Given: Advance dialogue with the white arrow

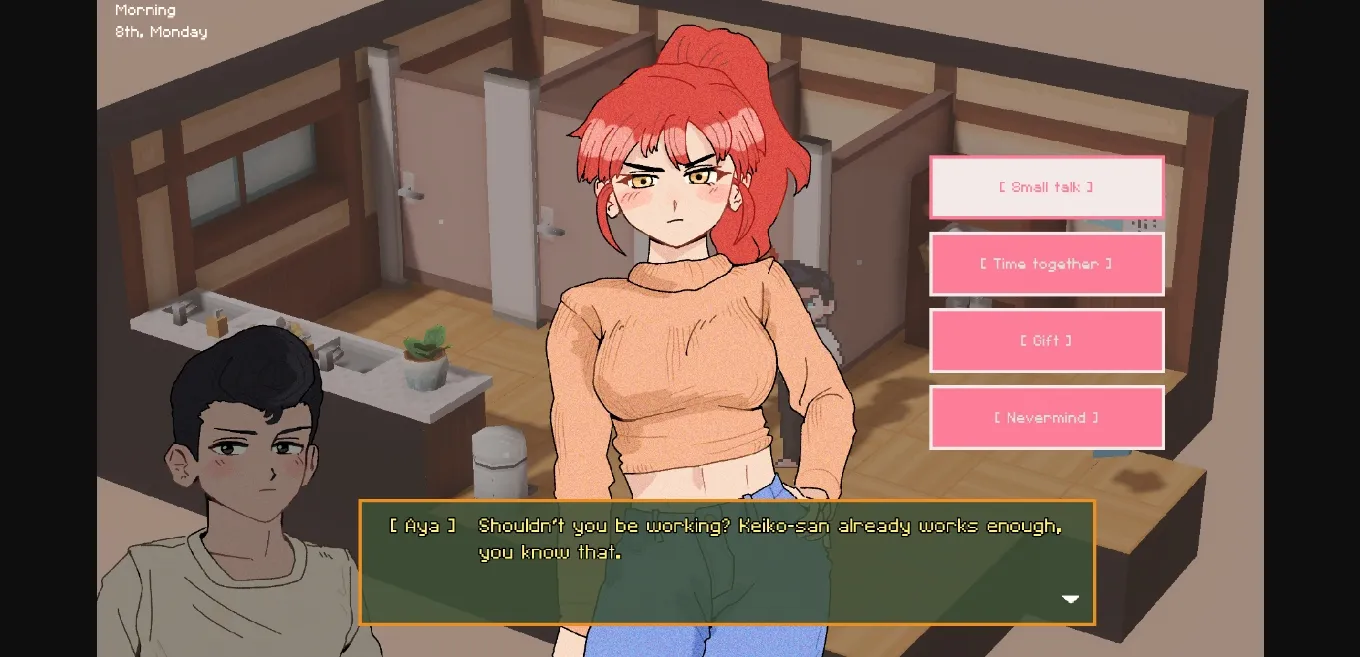Looking at the screenshot, I should 1070,599.
